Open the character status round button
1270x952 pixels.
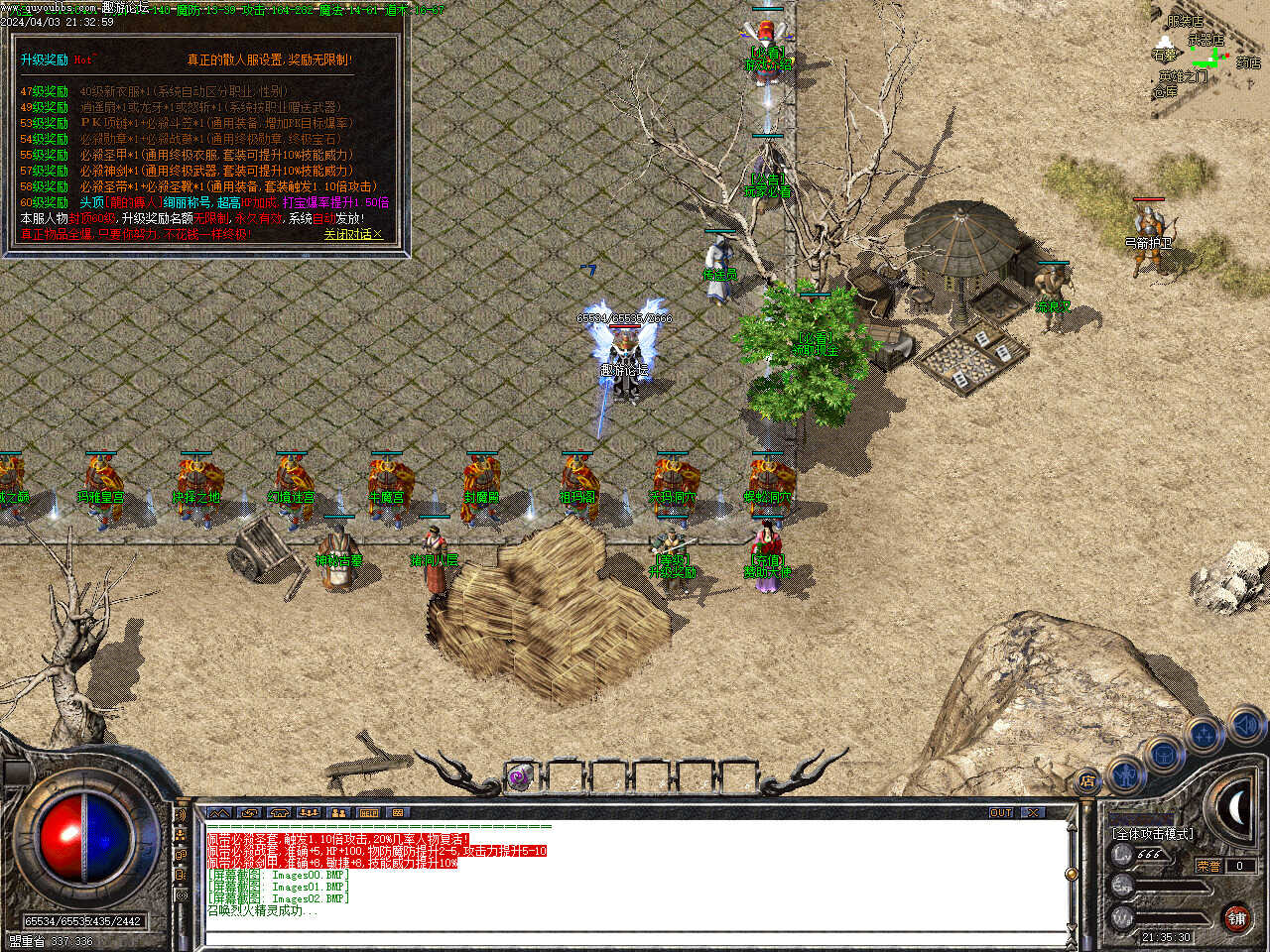1124,773
